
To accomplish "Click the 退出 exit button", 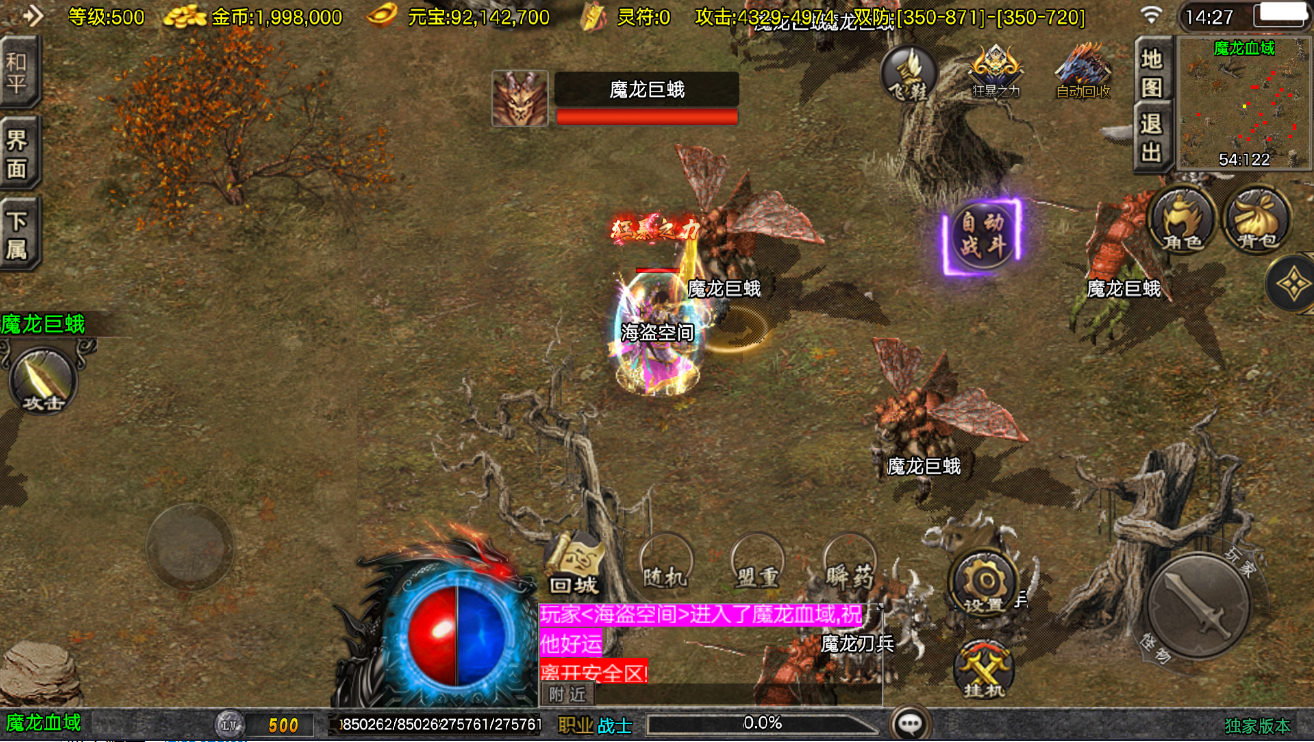I will coord(1152,138).
